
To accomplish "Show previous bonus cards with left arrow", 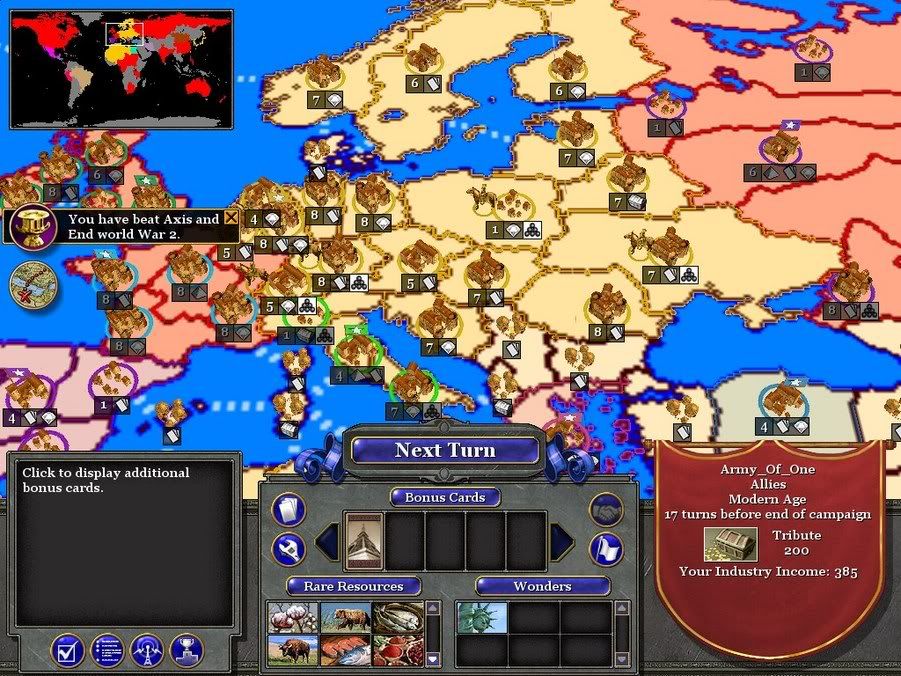I will coord(327,542).
